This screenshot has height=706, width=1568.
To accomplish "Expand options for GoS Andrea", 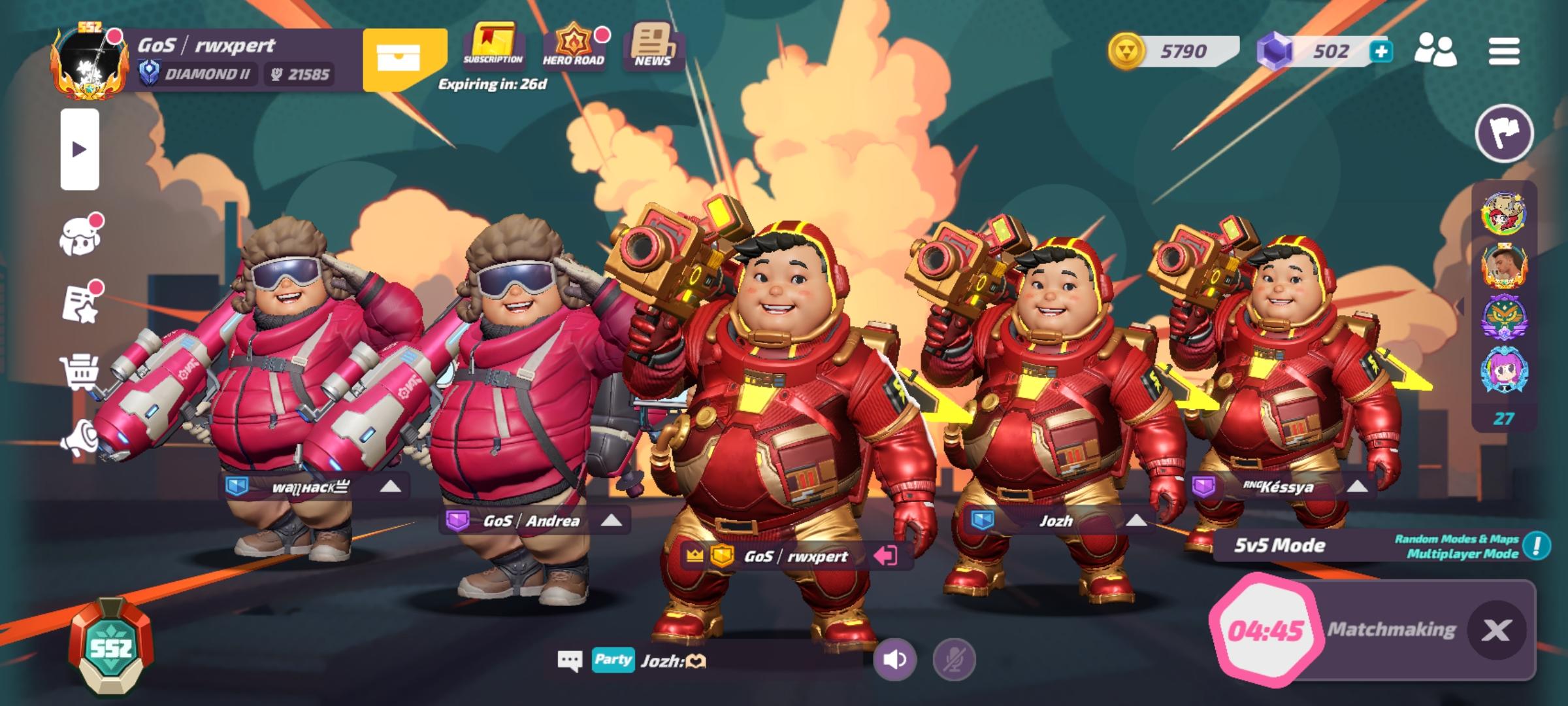I will [611, 520].
